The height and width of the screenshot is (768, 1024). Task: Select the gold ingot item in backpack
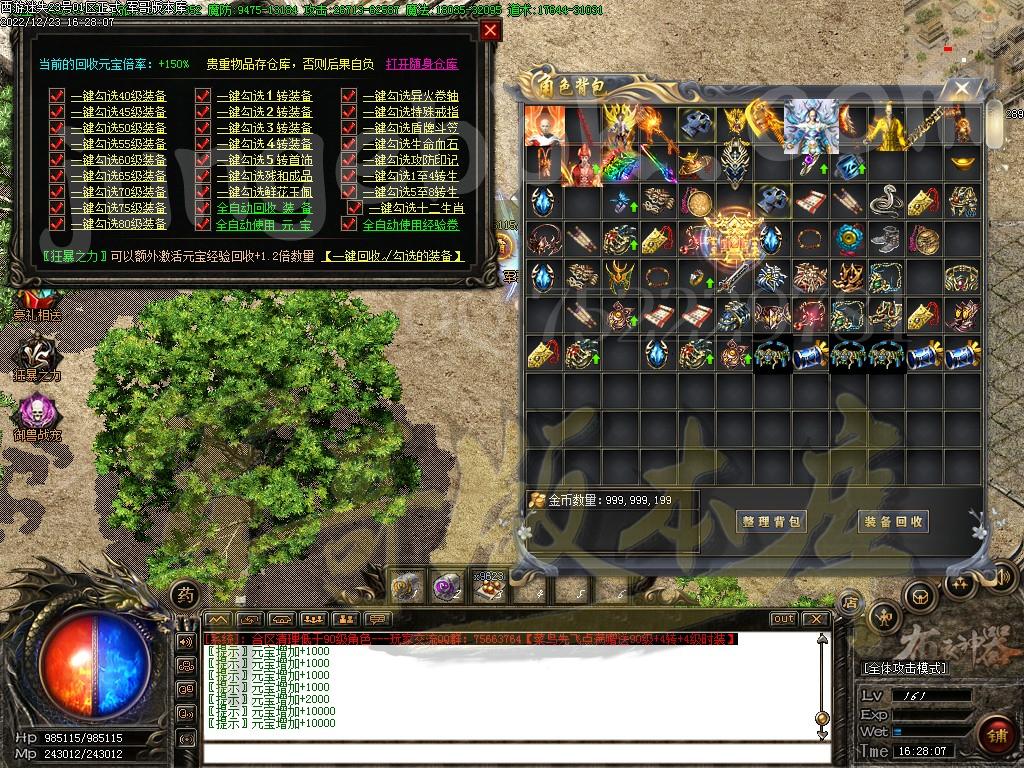[962, 162]
